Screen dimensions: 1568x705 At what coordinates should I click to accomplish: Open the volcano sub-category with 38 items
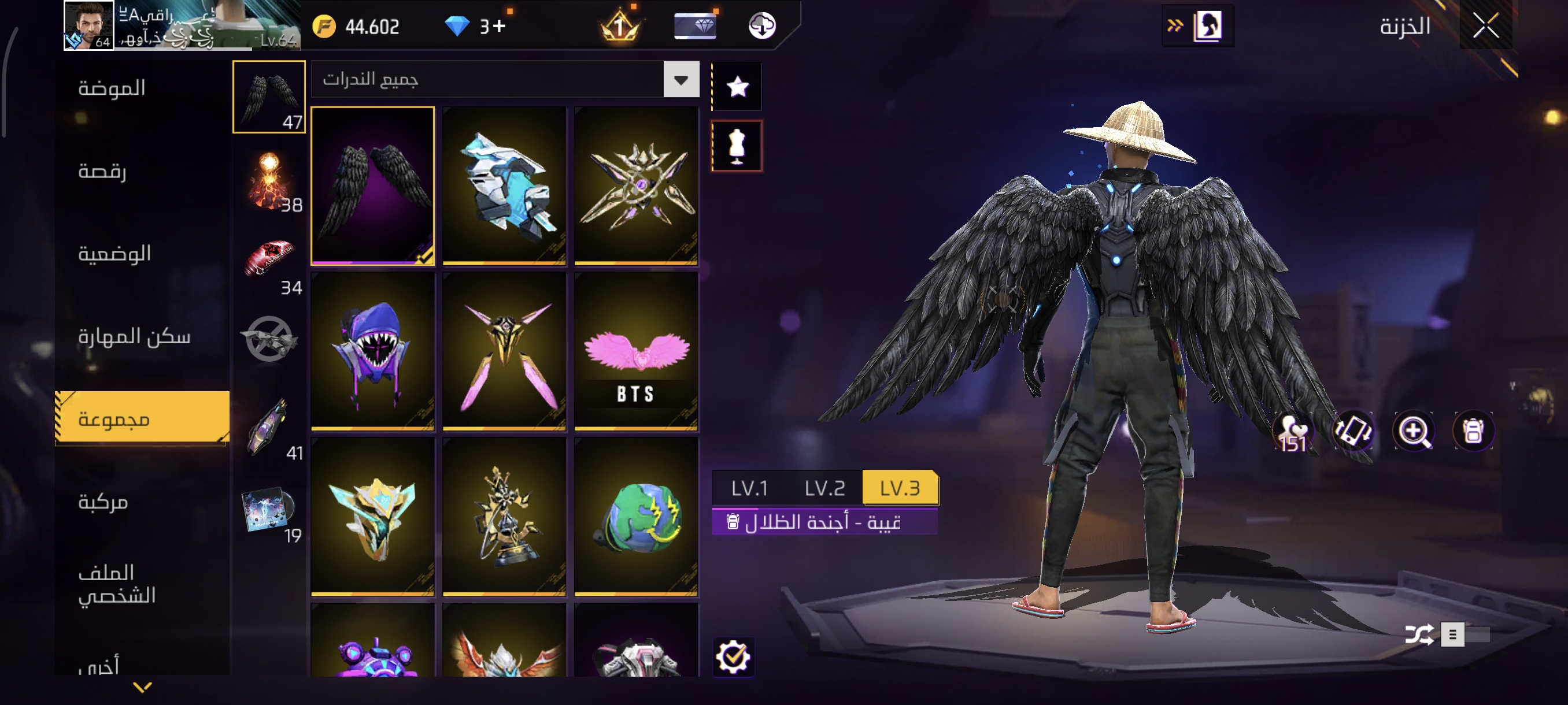pos(269,181)
